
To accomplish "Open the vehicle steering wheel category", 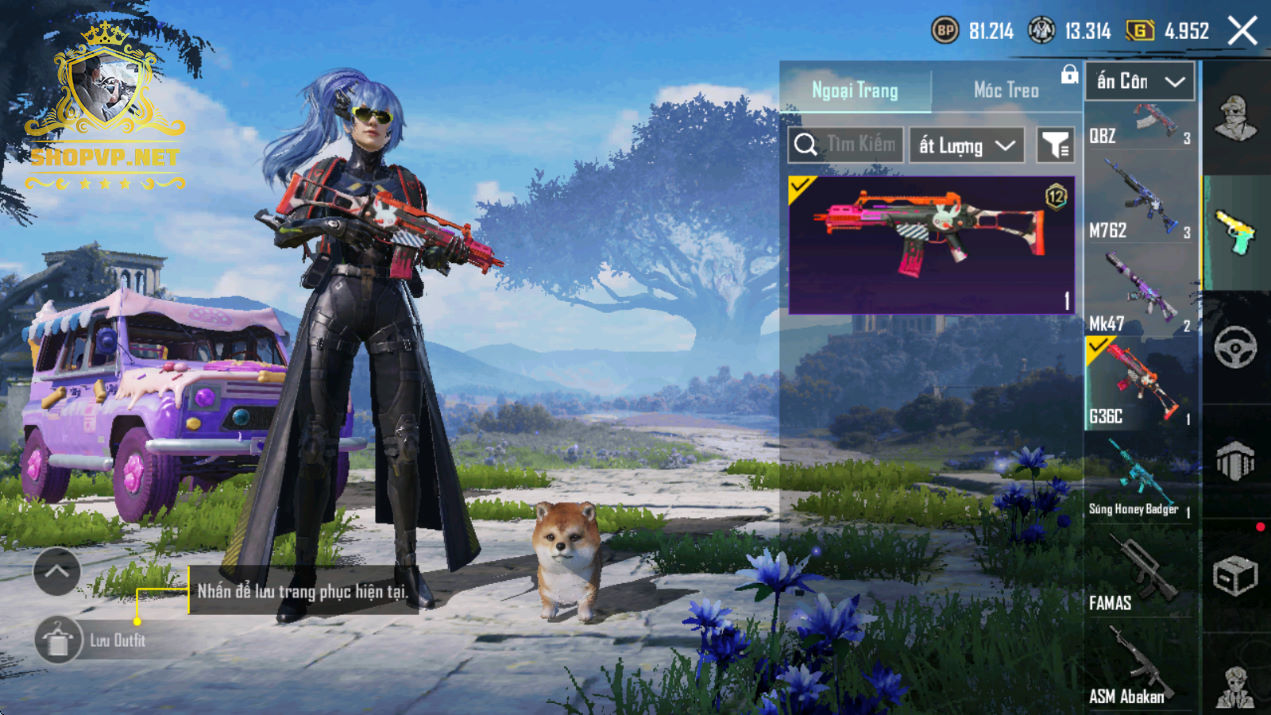I will [x=1236, y=347].
